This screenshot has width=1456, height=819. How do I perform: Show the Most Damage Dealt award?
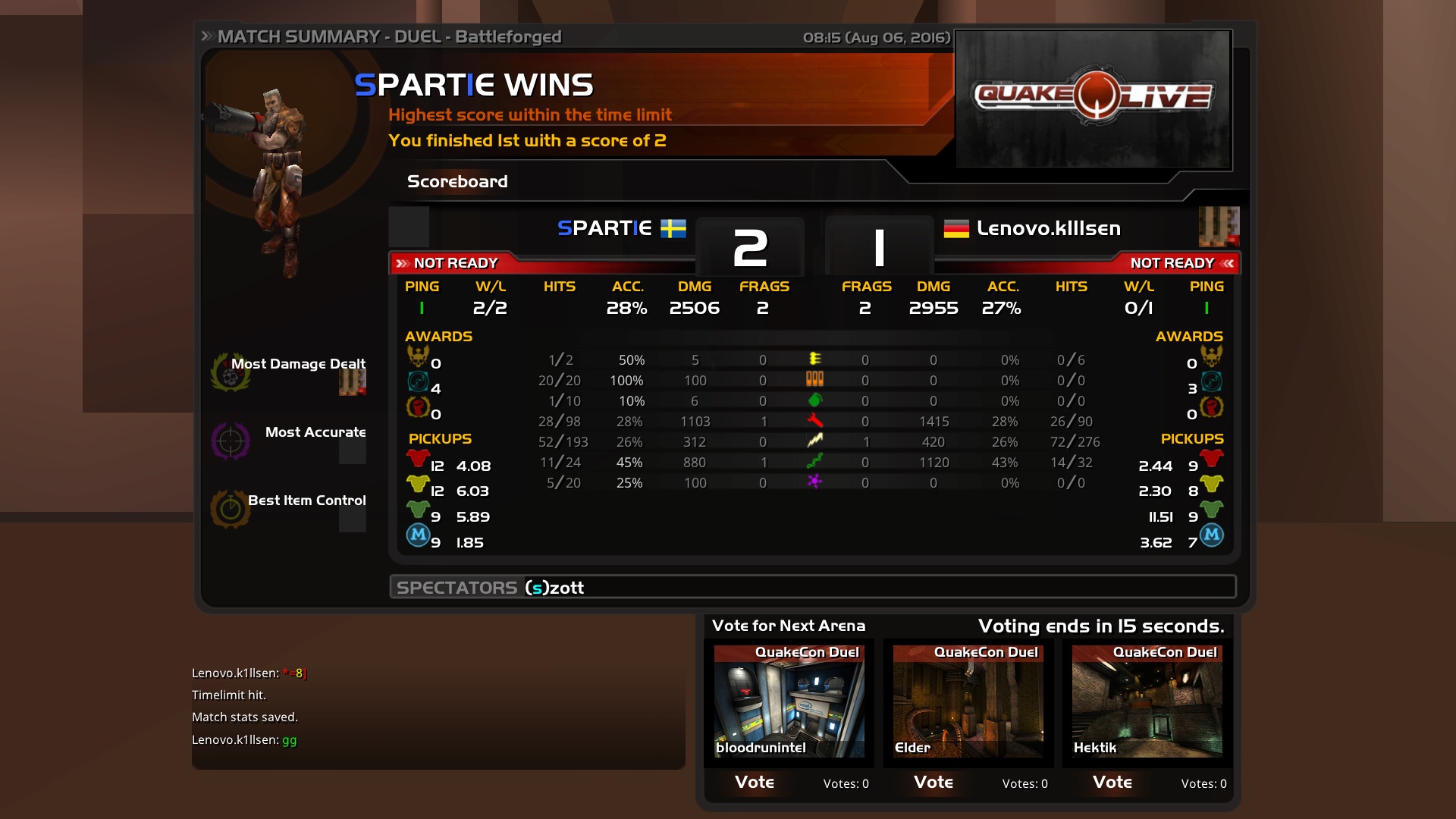[x=297, y=364]
